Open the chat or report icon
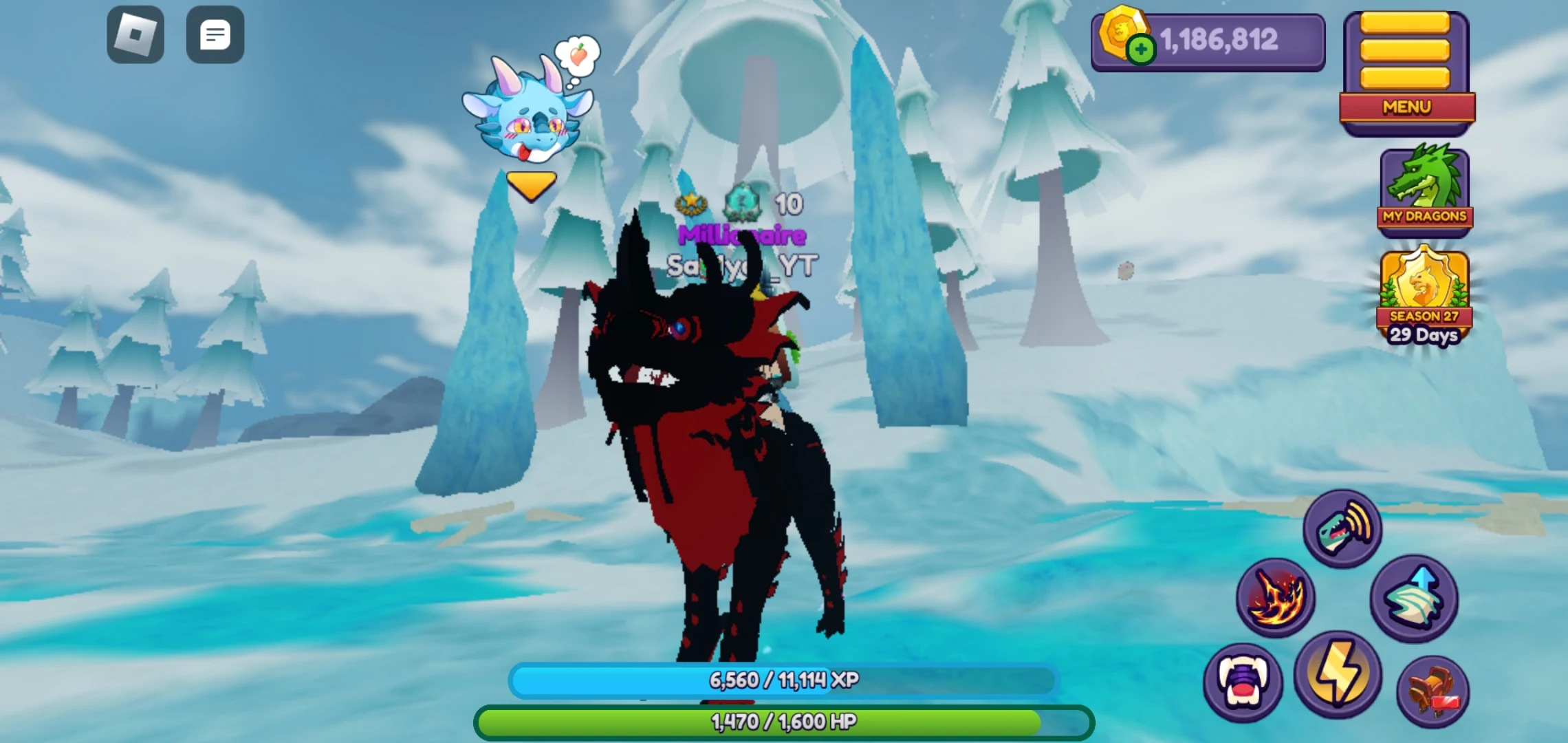1568x743 pixels. (x=215, y=34)
